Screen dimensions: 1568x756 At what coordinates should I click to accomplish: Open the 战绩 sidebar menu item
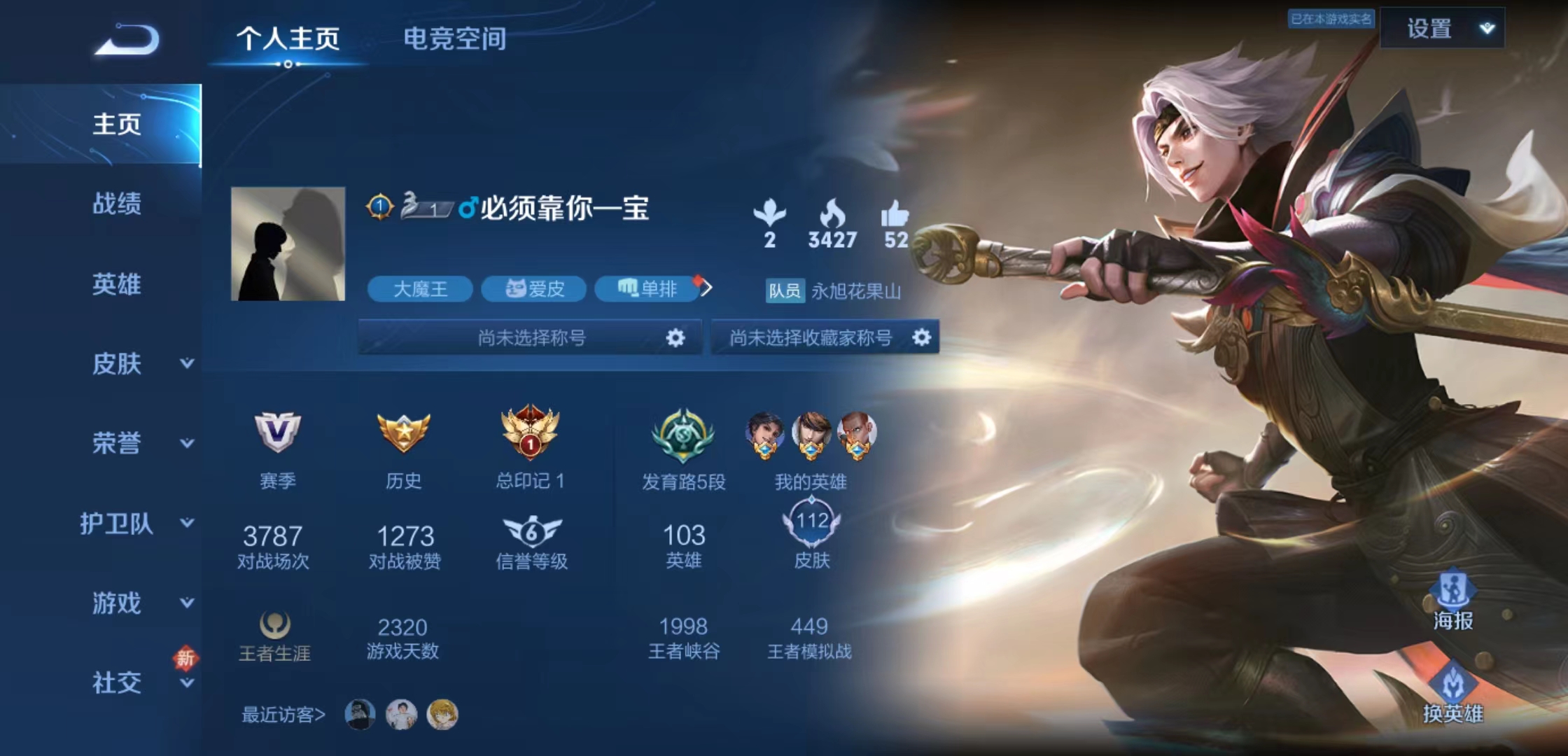coord(118,204)
